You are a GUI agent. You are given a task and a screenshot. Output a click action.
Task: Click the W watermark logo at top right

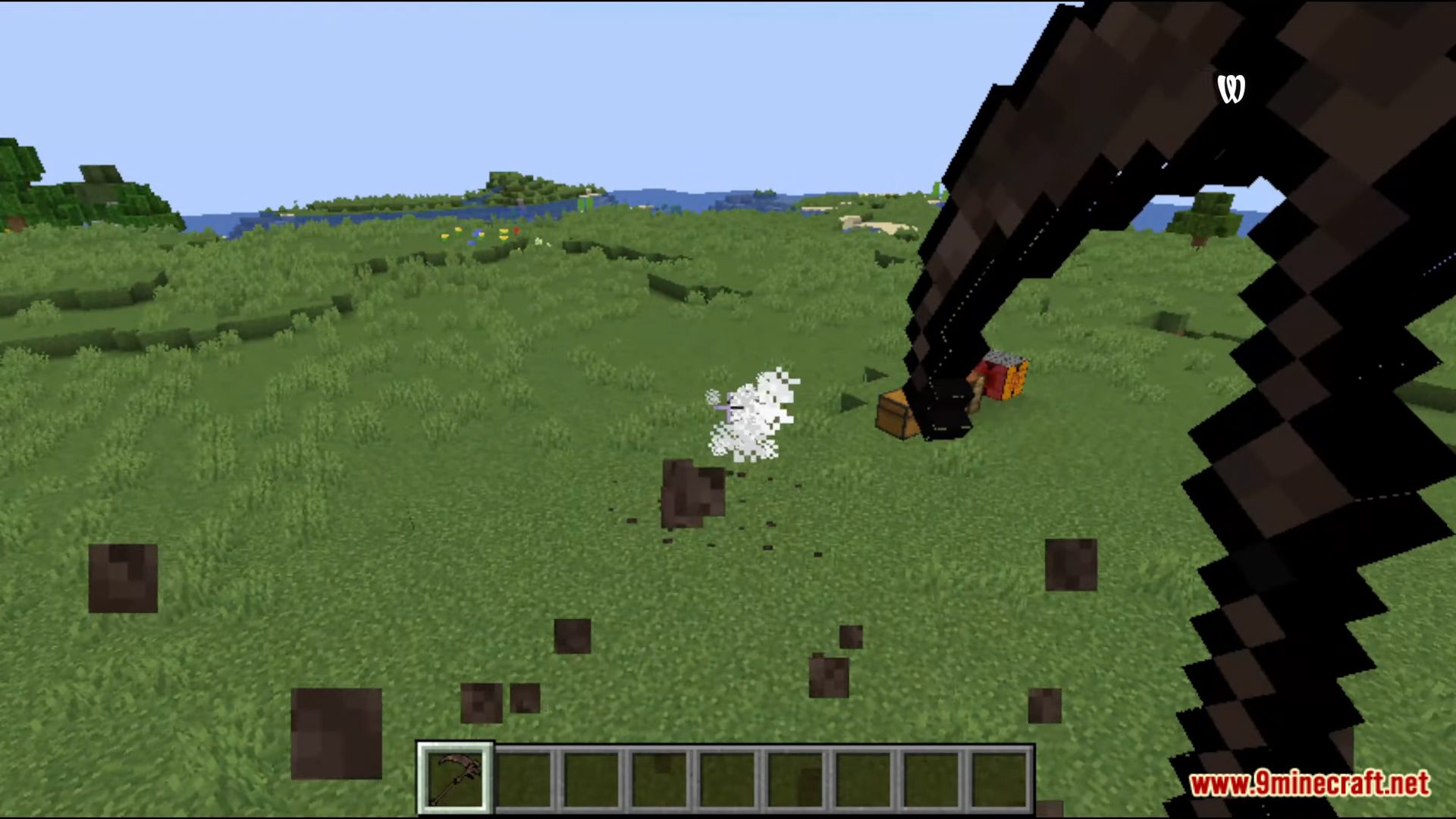pos(1232,87)
